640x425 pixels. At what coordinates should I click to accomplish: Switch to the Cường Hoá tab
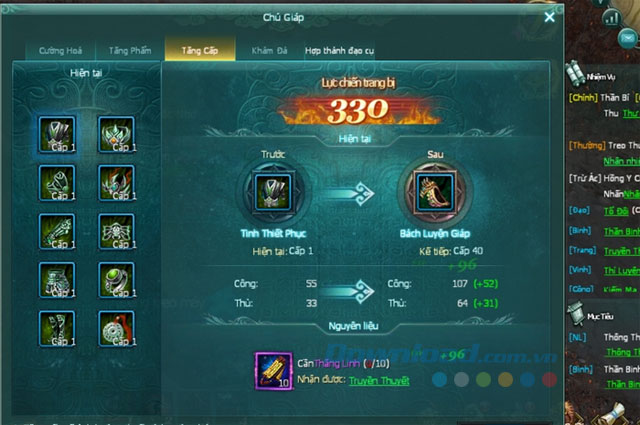[x=63, y=50]
